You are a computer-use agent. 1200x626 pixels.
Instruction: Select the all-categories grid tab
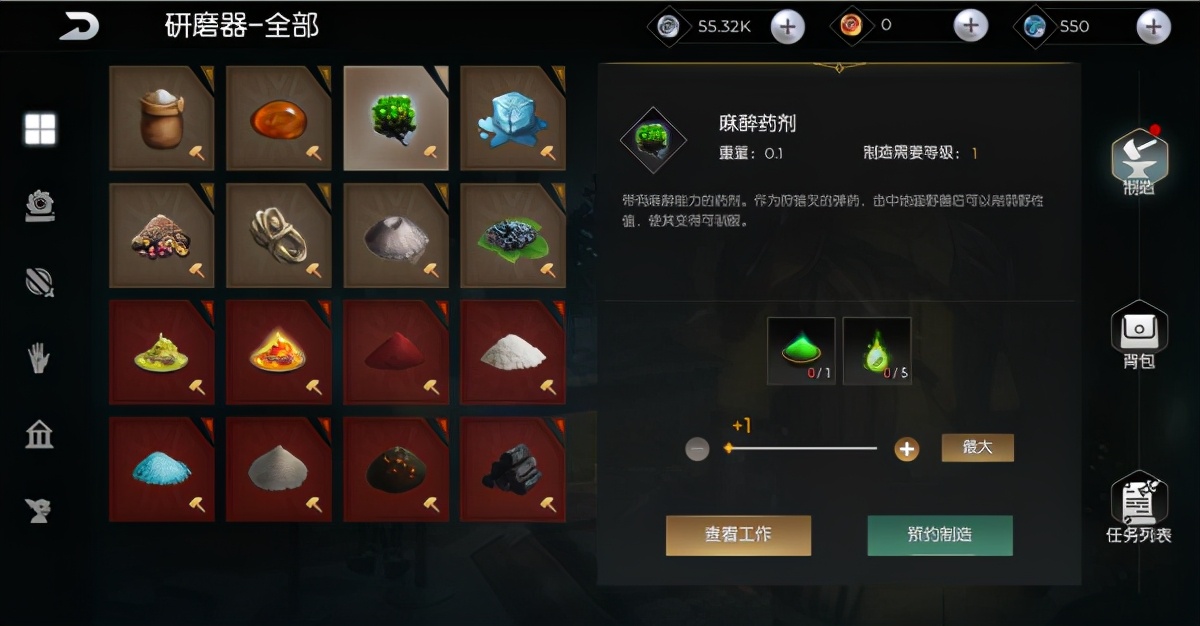[40, 129]
